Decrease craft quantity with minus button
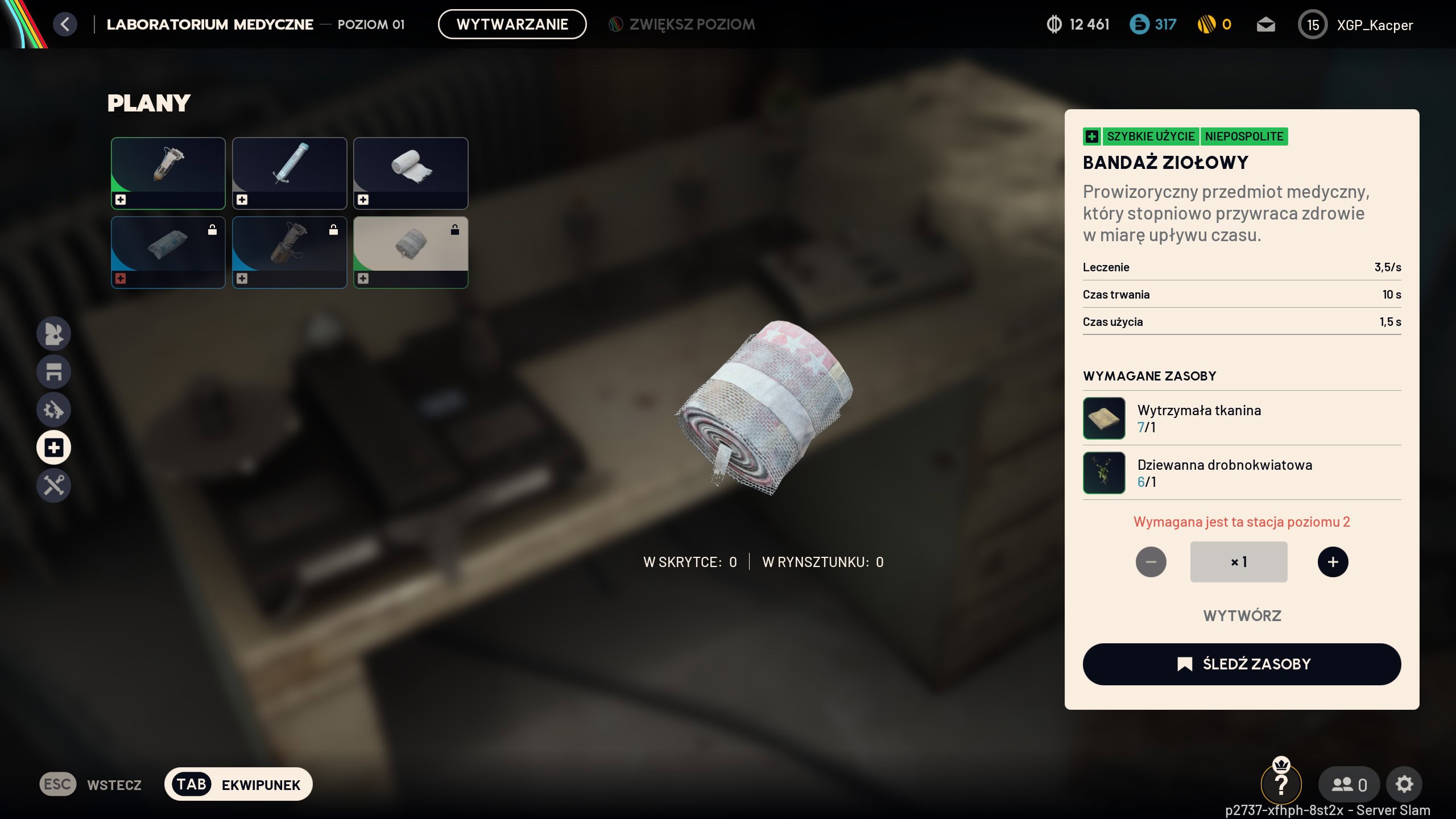The image size is (1456, 819). tap(1151, 562)
